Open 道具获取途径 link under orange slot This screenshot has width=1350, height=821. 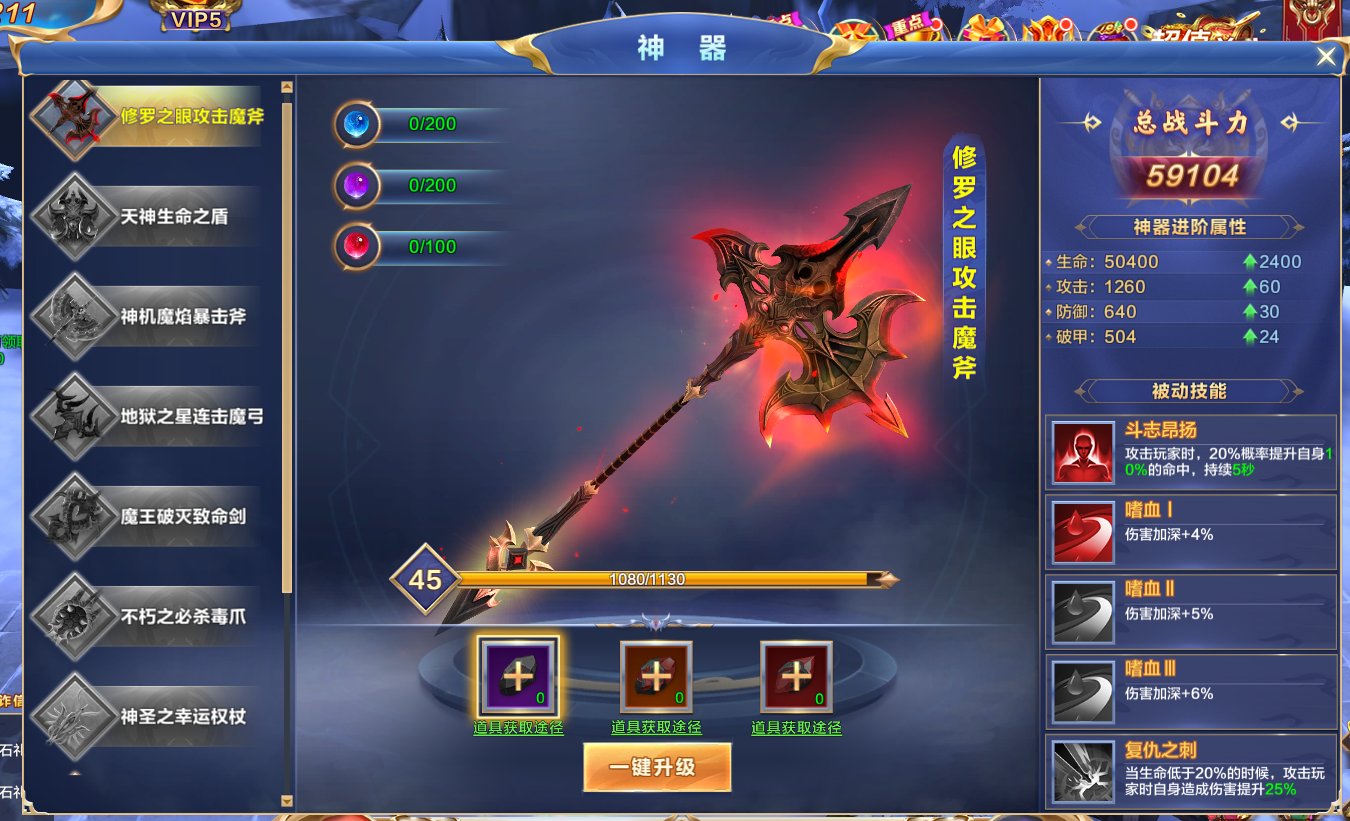pyautogui.click(x=656, y=728)
